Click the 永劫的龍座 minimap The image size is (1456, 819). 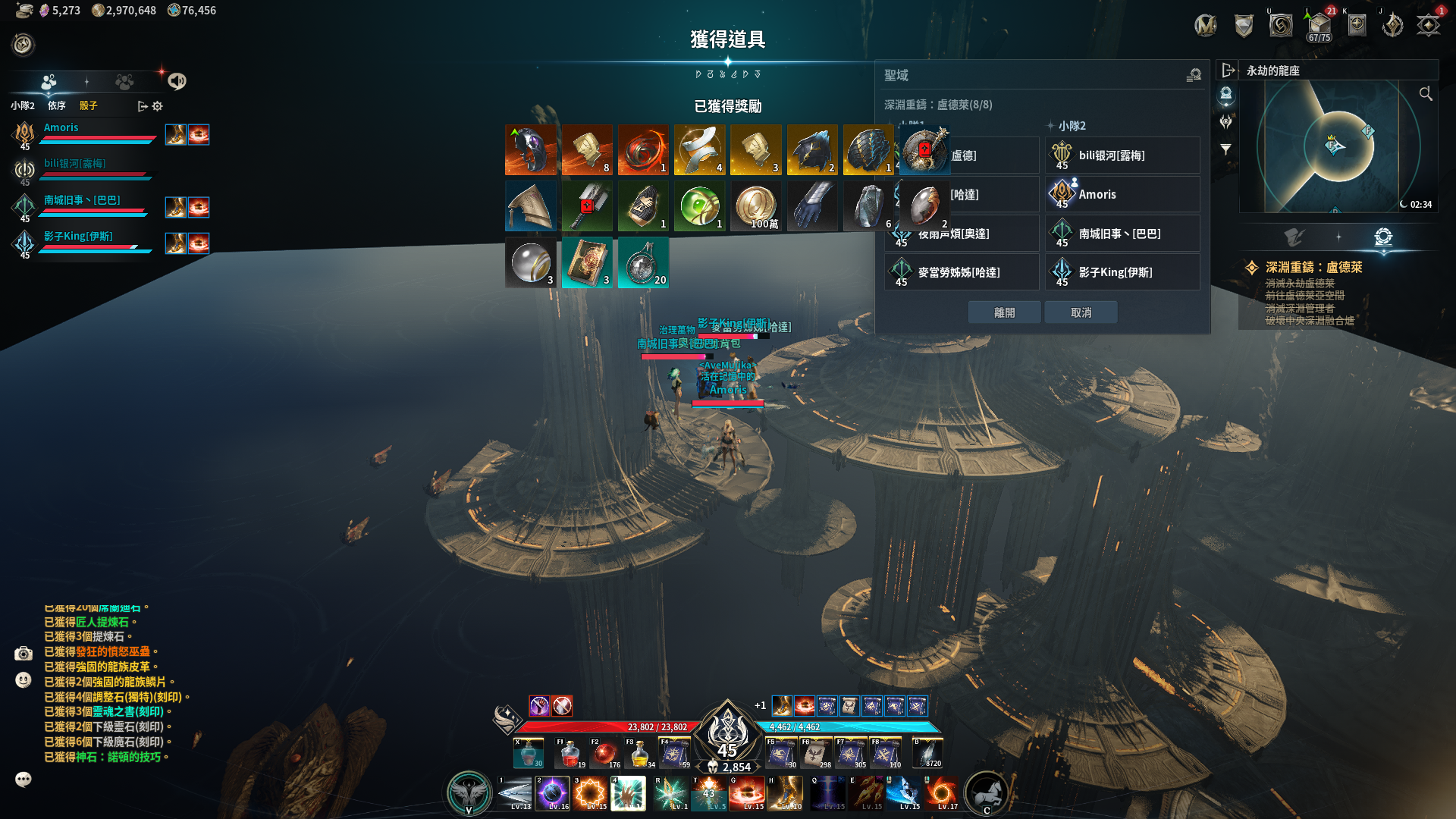click(1335, 146)
